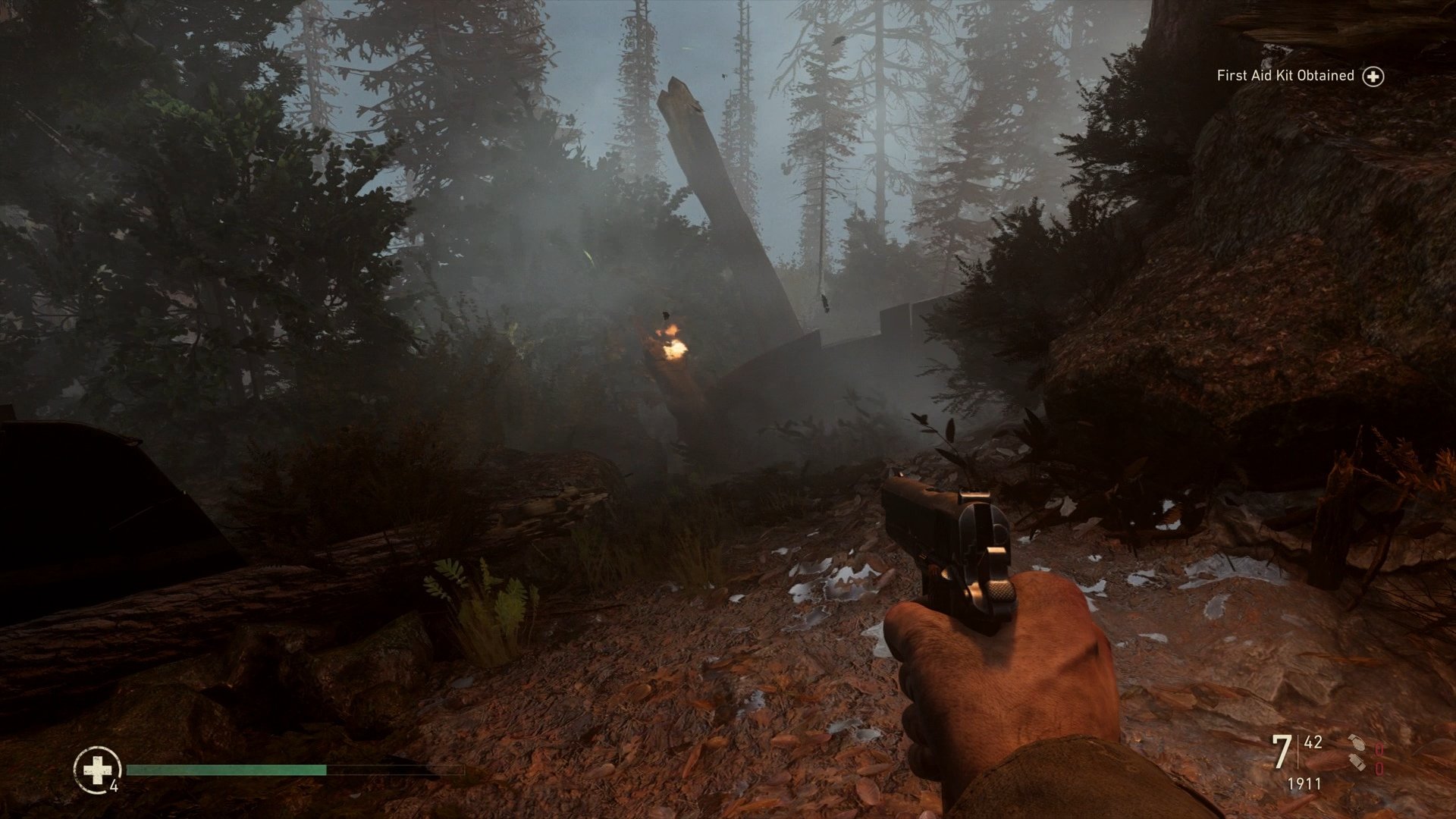This screenshot has width=1456, height=819.
Task: Click the smoke grenade count 0
Action: (x=1379, y=768)
